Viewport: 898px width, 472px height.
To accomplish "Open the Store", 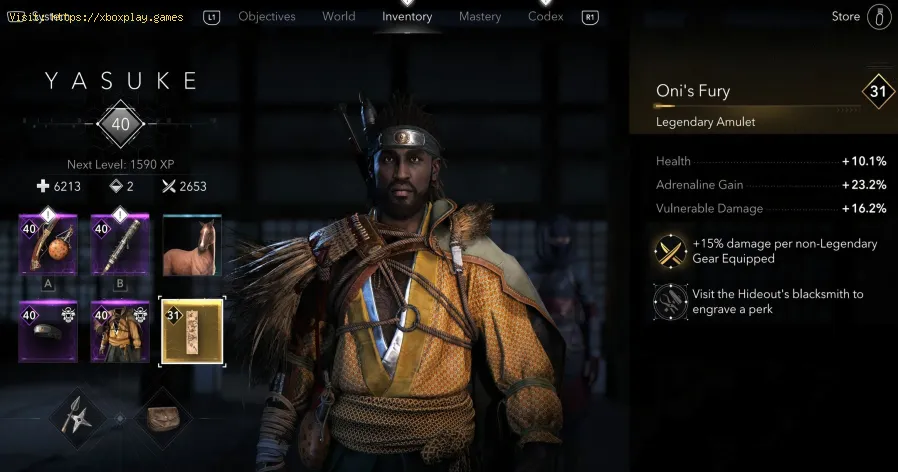I will tap(846, 17).
